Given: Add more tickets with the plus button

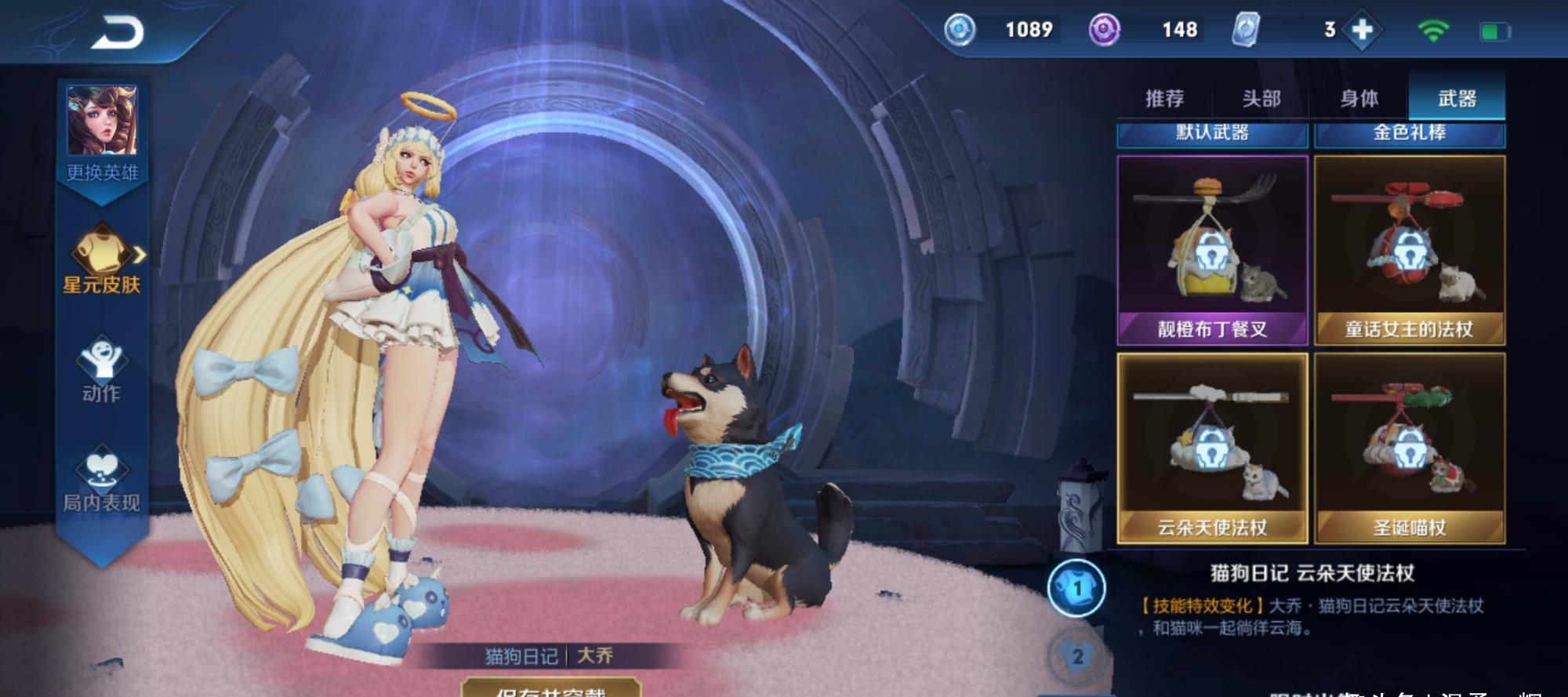Looking at the screenshot, I should 1363,30.
